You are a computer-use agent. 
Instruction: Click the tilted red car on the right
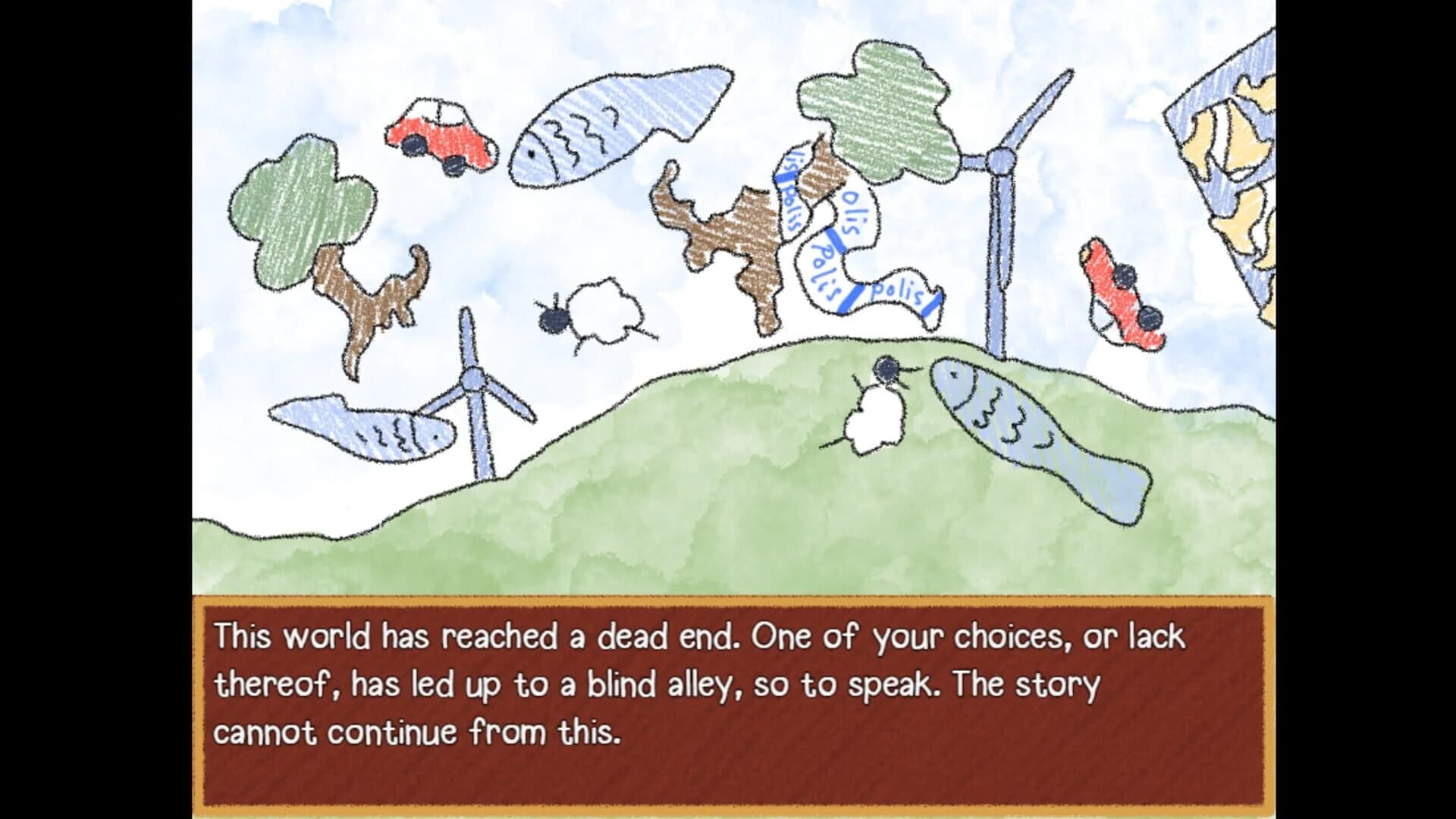coord(1126,296)
